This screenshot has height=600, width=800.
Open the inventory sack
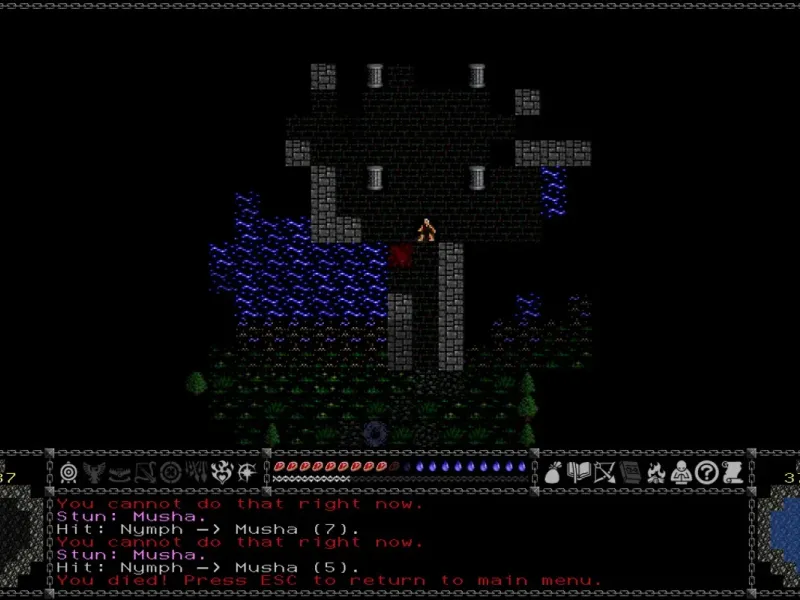point(553,472)
